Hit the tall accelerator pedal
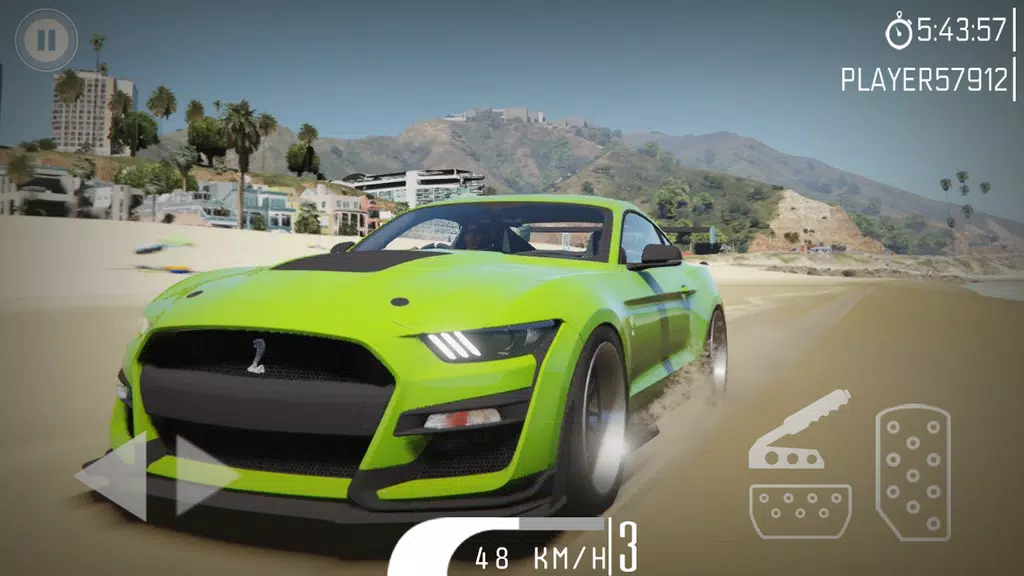1024x576 pixels. click(912, 473)
